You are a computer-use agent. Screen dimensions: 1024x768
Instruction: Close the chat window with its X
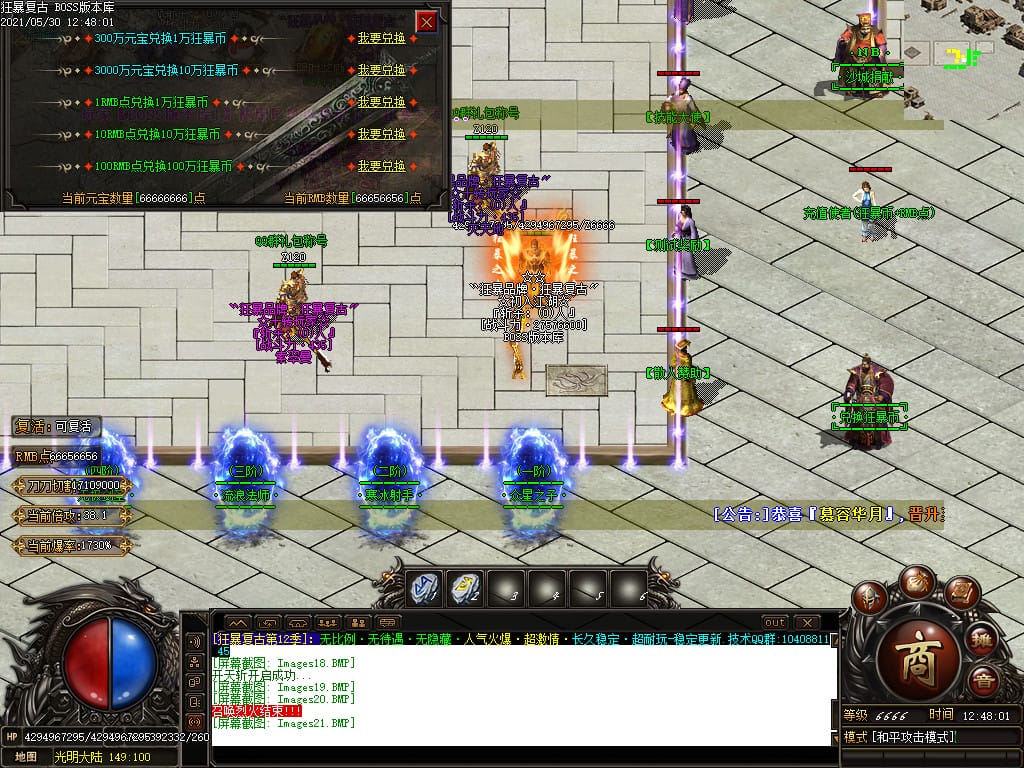click(x=807, y=622)
